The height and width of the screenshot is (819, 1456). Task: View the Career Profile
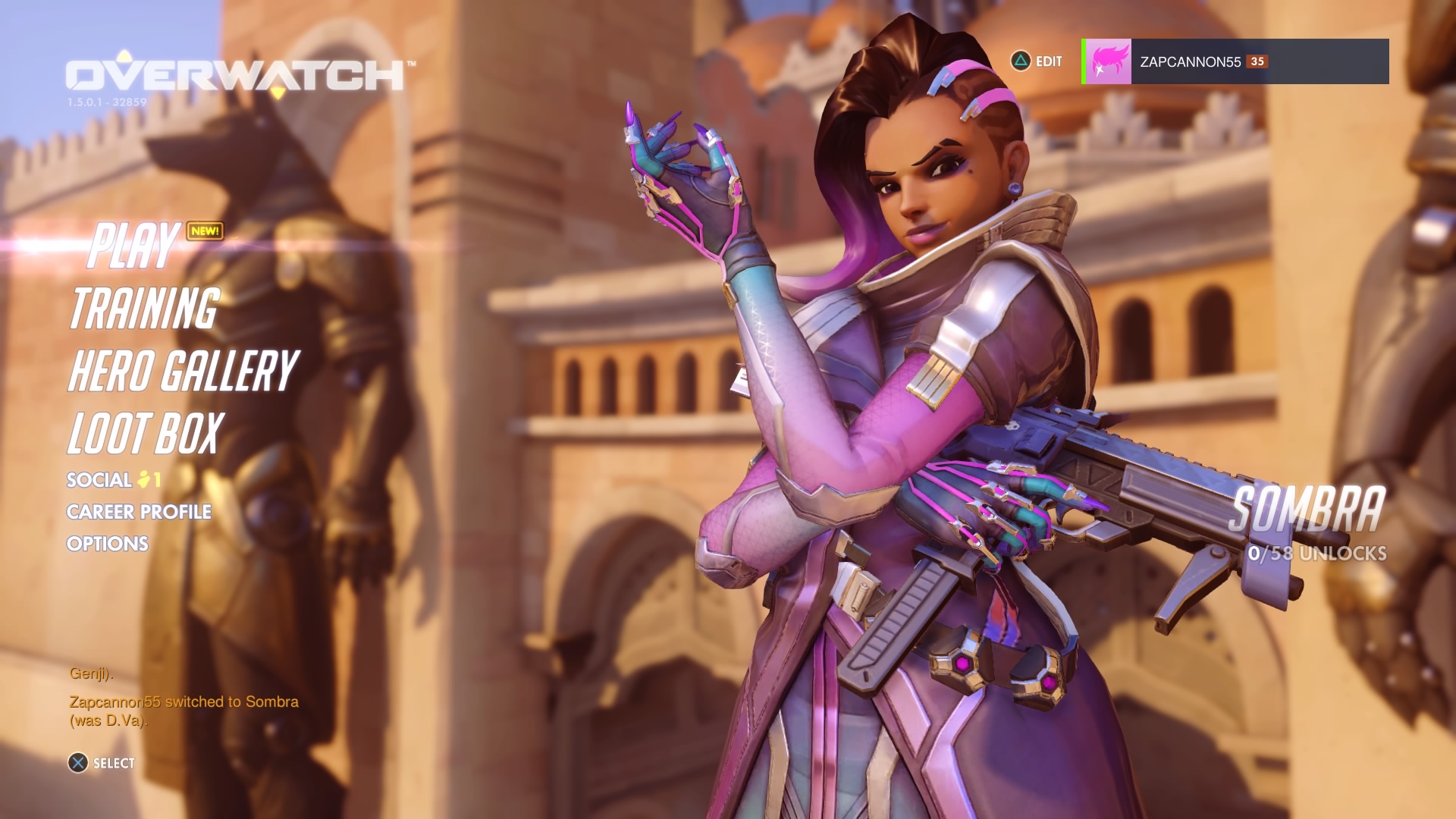(x=139, y=512)
